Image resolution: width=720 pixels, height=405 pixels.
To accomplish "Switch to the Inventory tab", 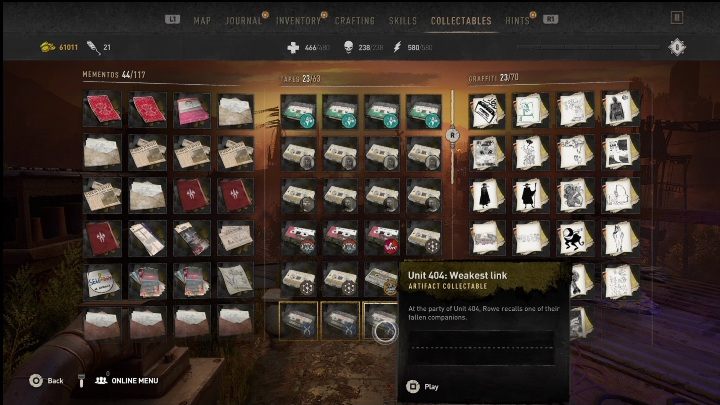I will click(x=298, y=20).
